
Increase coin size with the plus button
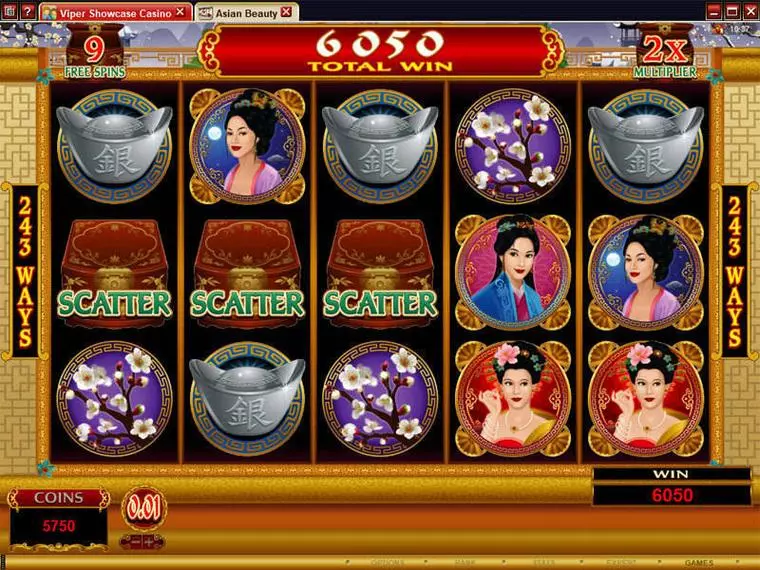(146, 541)
